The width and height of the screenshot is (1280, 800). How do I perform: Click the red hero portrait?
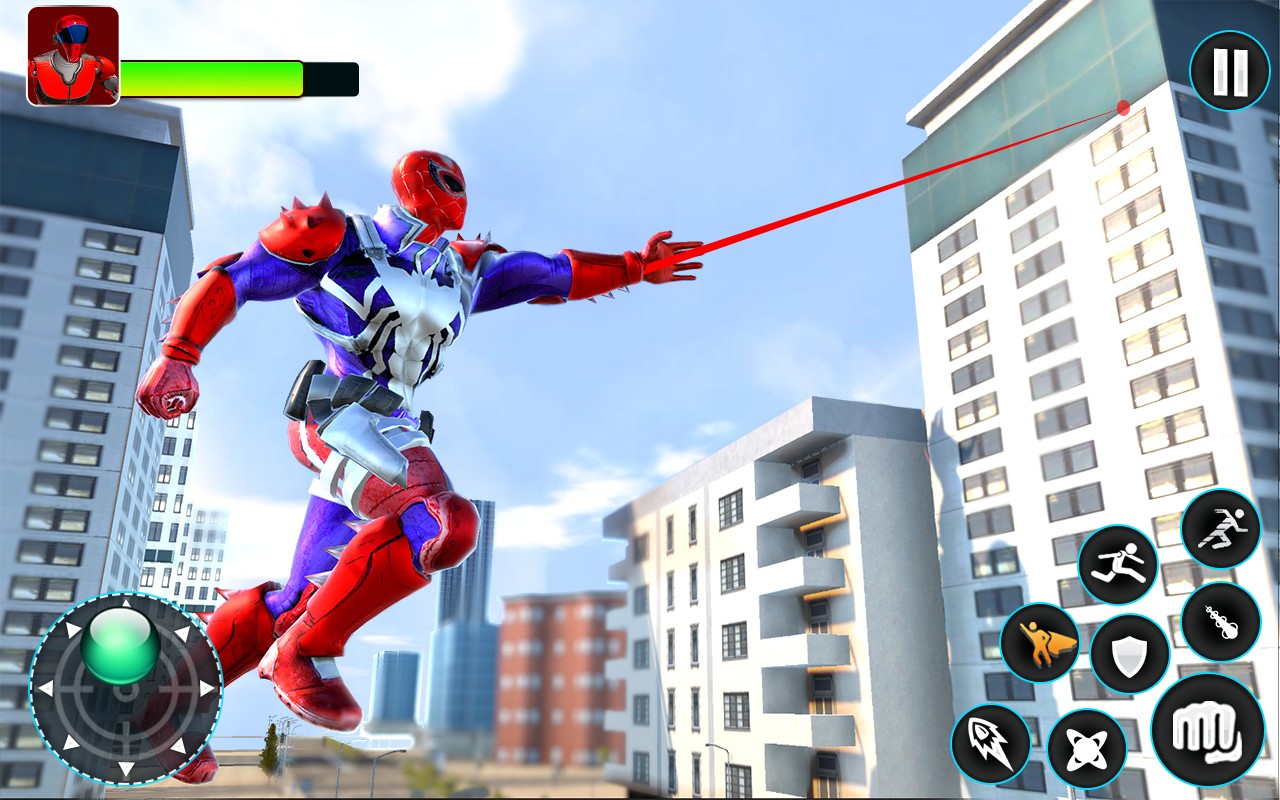(x=73, y=56)
